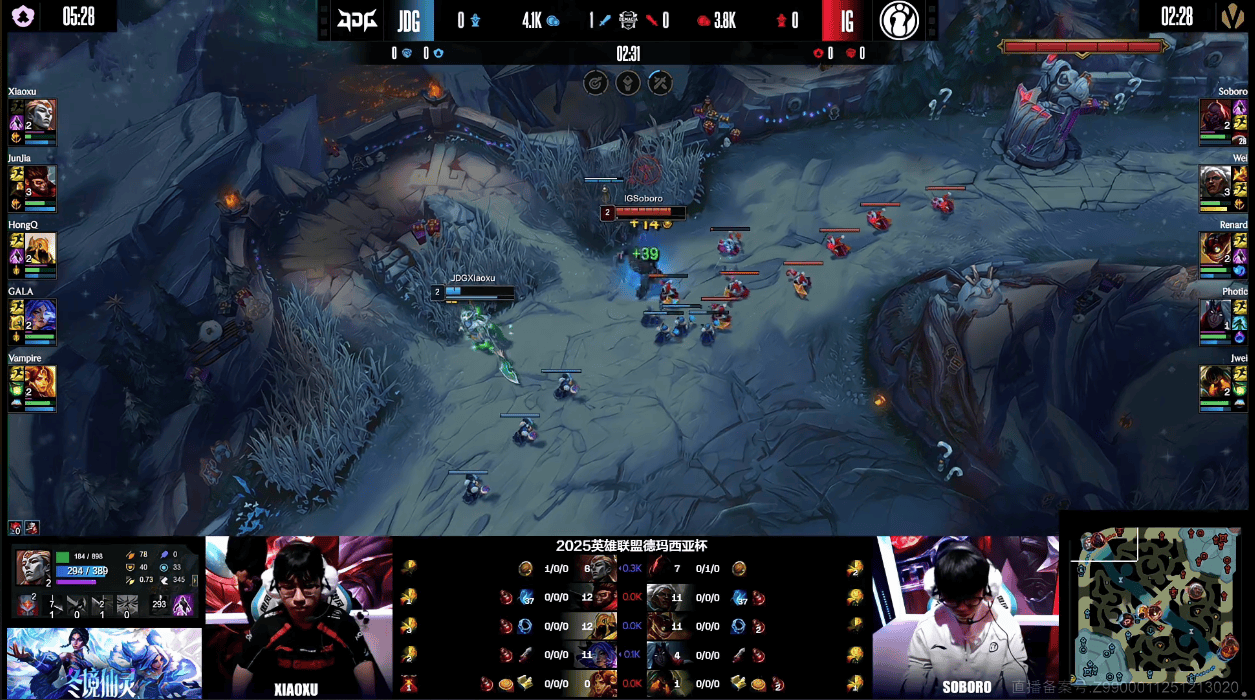
Task: Focus on Photic's champion portrait
Action: 1215,315
